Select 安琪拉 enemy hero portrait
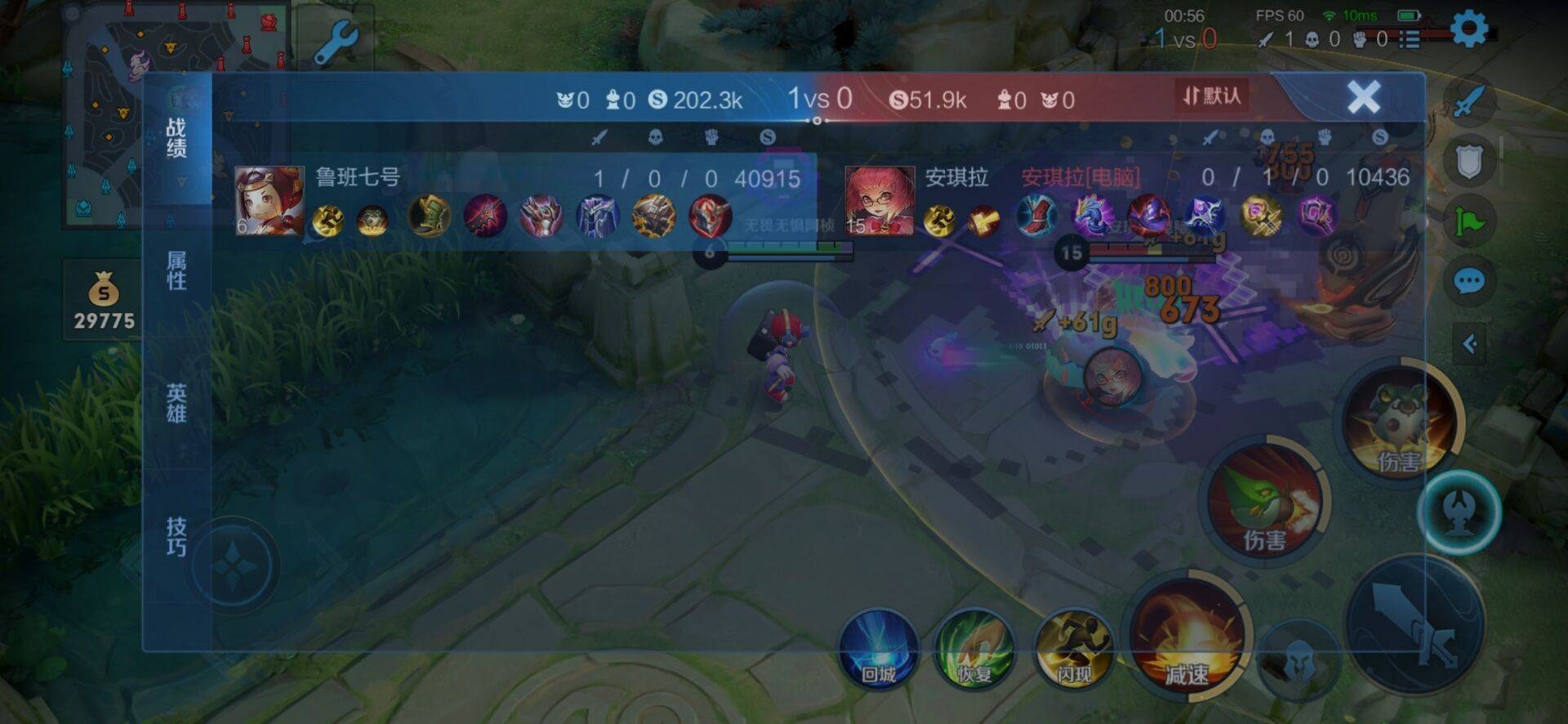Image resolution: width=1568 pixels, height=724 pixels. point(880,201)
